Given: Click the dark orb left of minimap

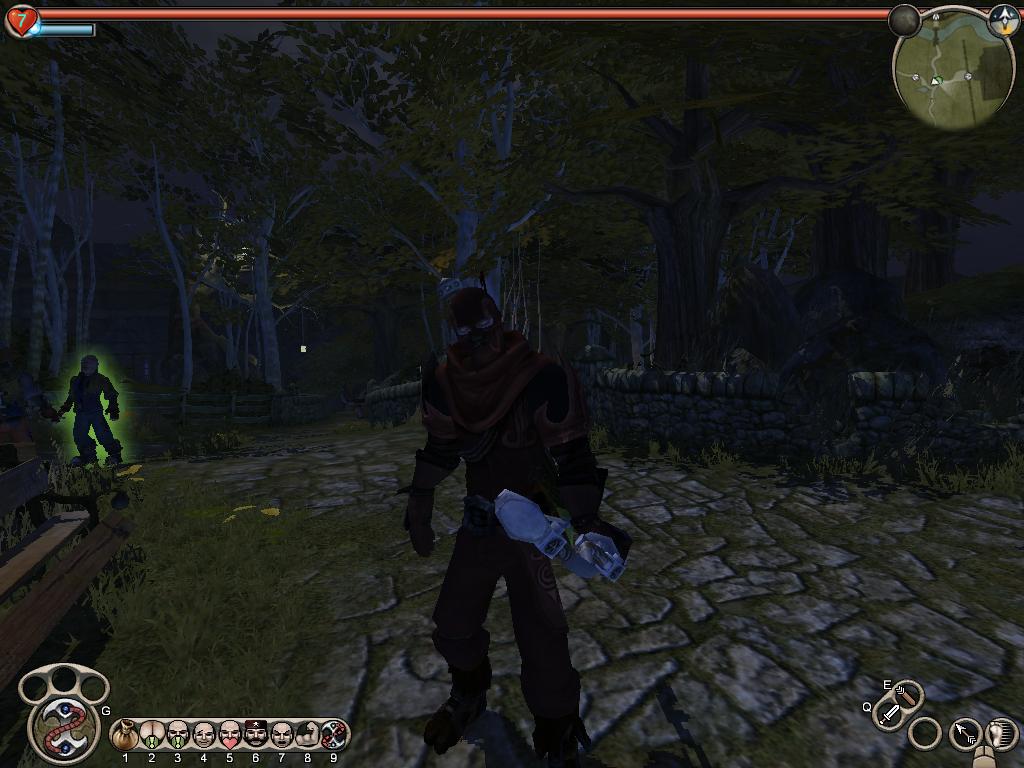Looking at the screenshot, I should pyautogui.click(x=904, y=20).
